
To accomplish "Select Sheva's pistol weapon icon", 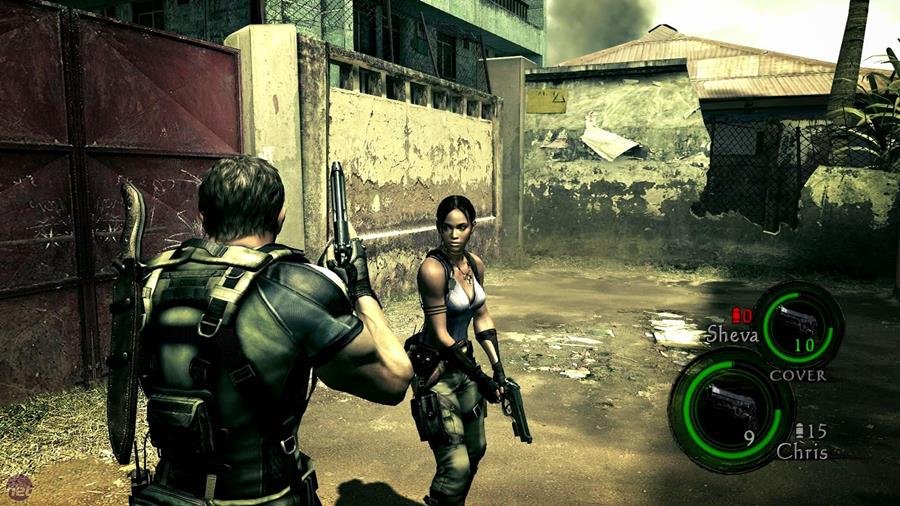I will tap(797, 321).
